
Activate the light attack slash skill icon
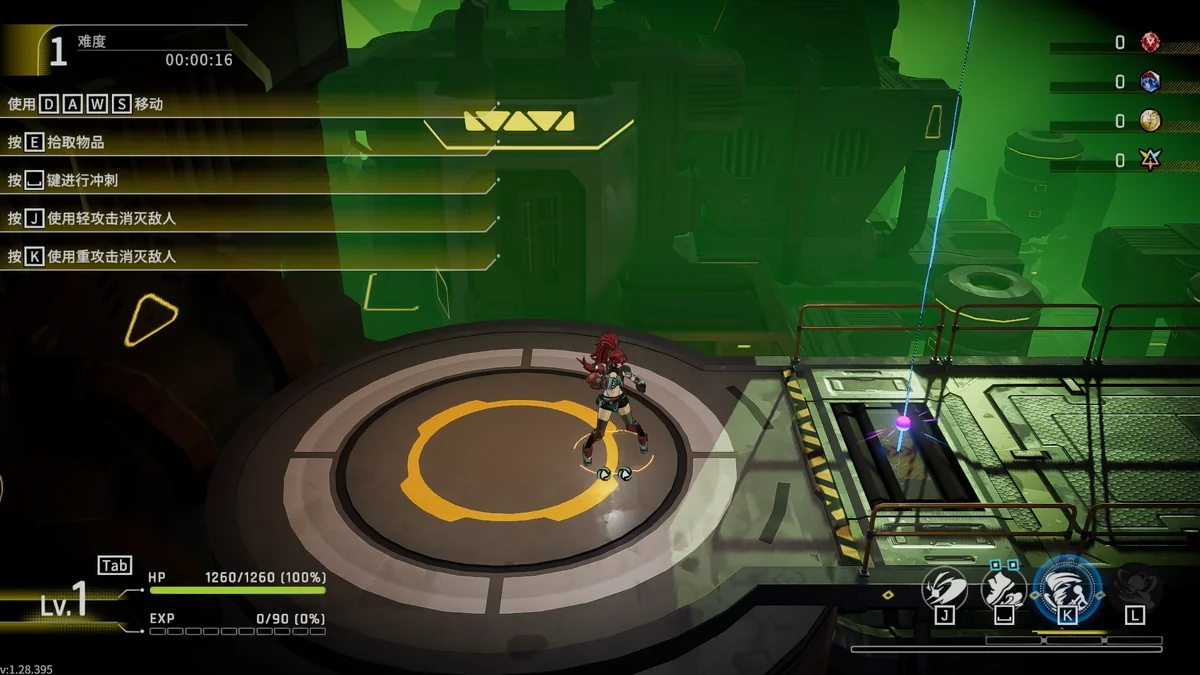point(944,586)
